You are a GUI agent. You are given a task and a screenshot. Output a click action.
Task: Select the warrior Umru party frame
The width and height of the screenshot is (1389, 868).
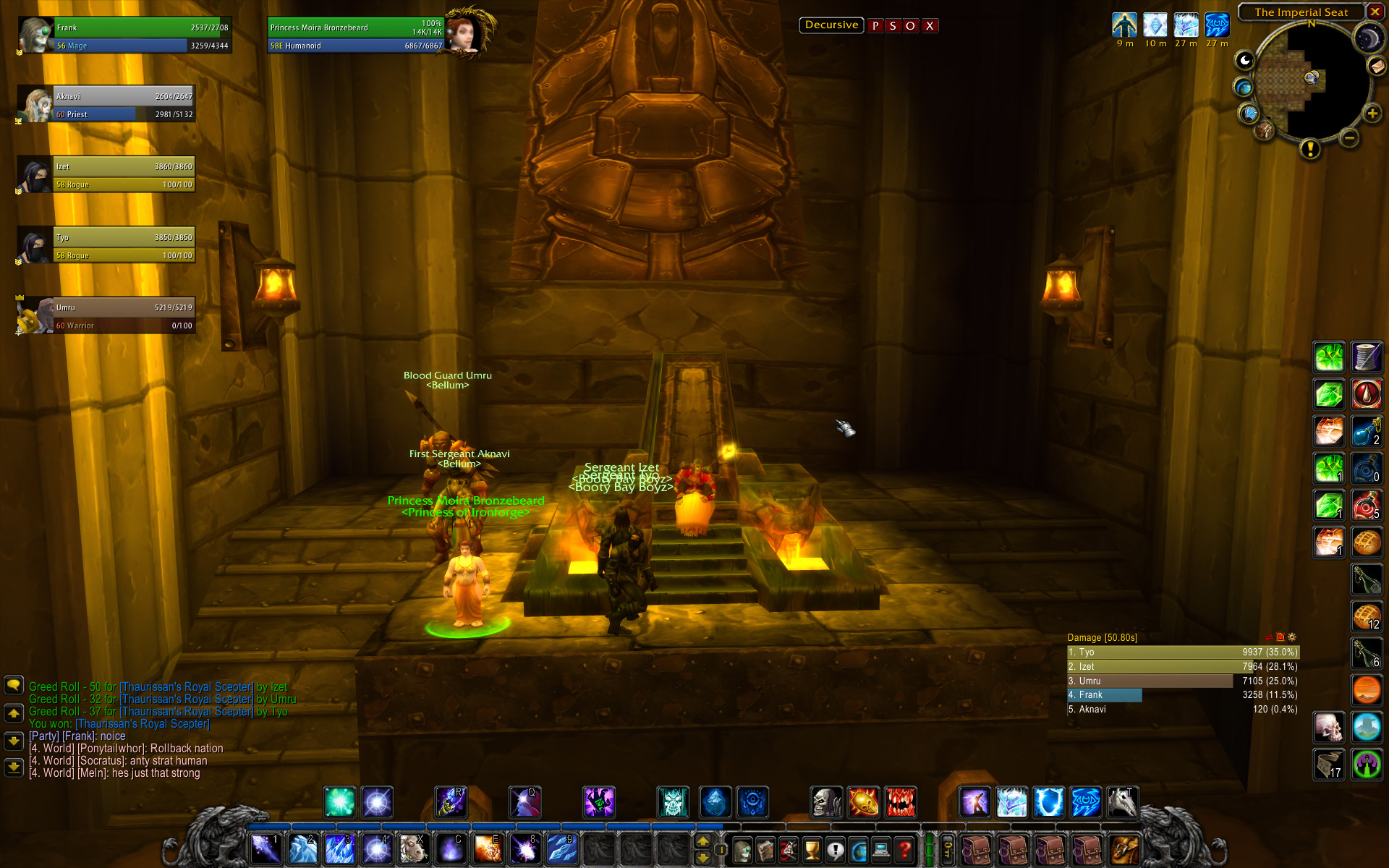123,316
